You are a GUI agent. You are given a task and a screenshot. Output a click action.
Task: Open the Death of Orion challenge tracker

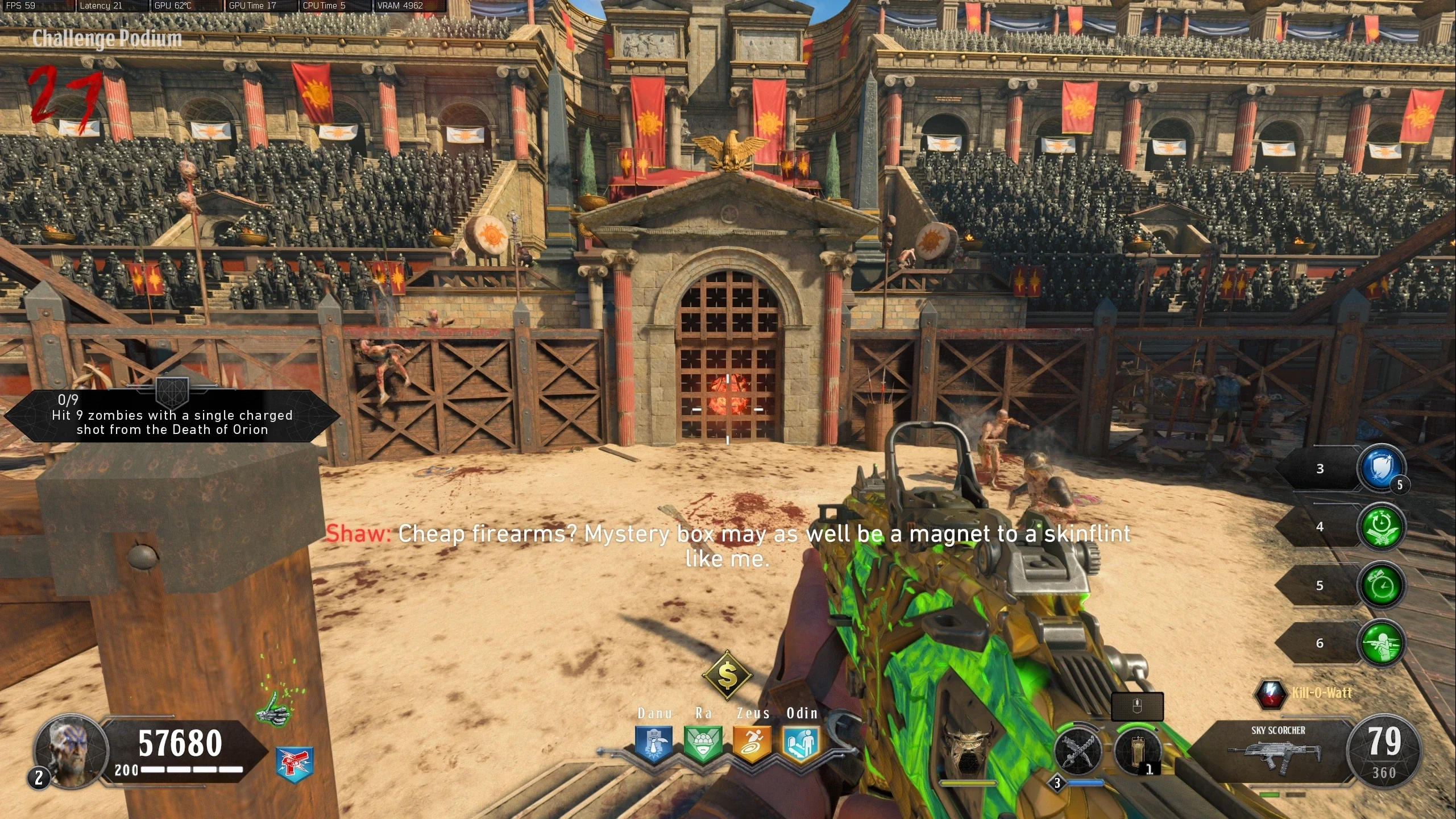coord(172,416)
